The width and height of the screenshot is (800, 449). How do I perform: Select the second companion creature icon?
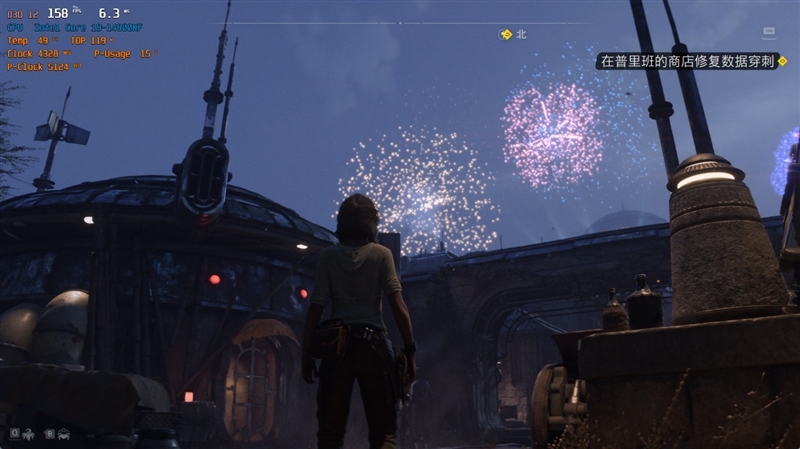(63, 433)
